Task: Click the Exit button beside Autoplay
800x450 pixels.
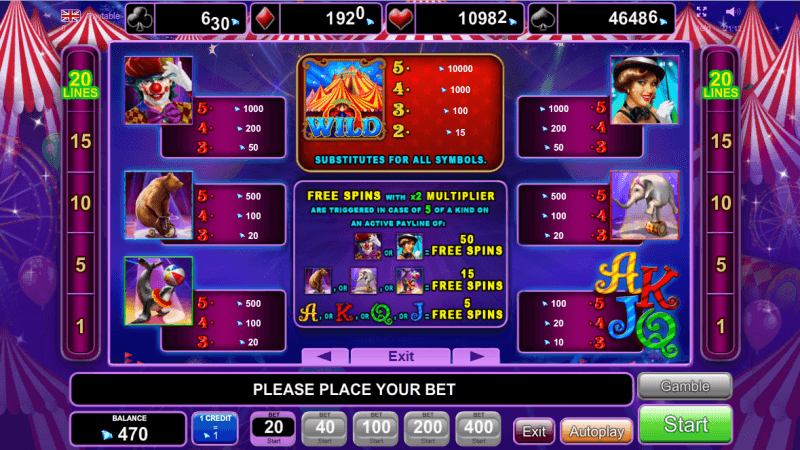Action: (x=534, y=432)
